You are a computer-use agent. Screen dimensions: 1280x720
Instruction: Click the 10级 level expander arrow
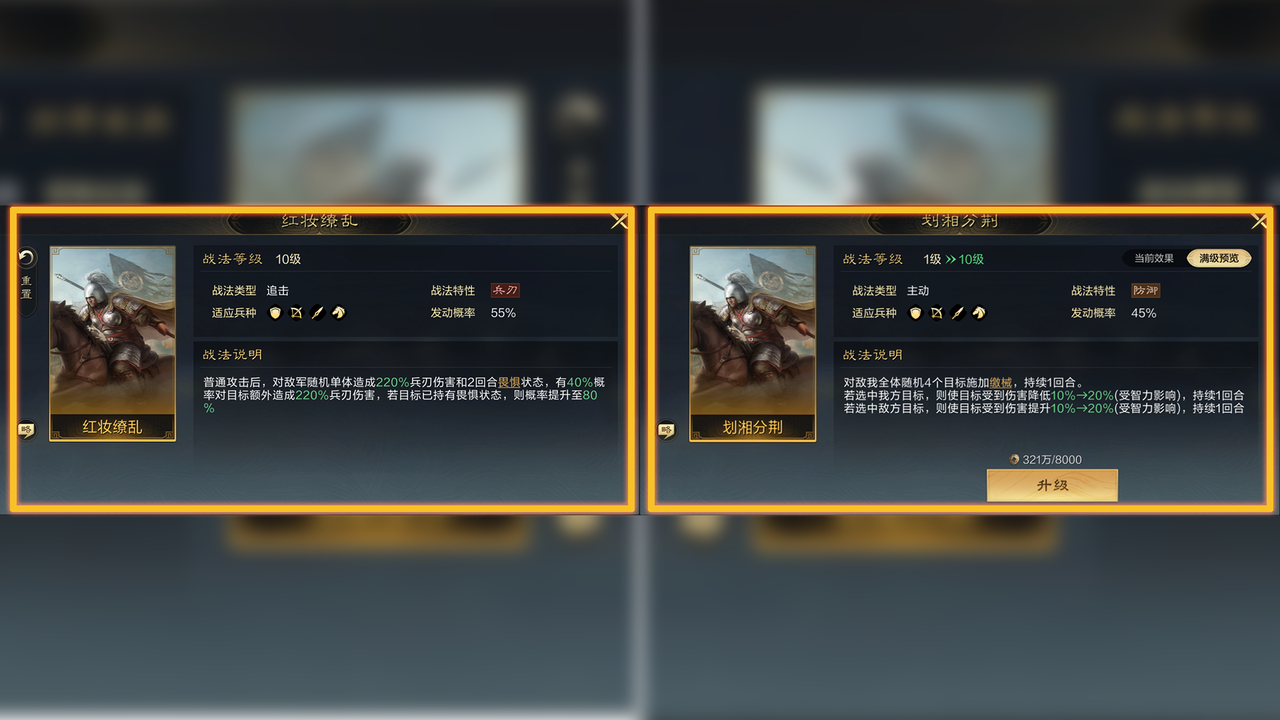[960, 258]
